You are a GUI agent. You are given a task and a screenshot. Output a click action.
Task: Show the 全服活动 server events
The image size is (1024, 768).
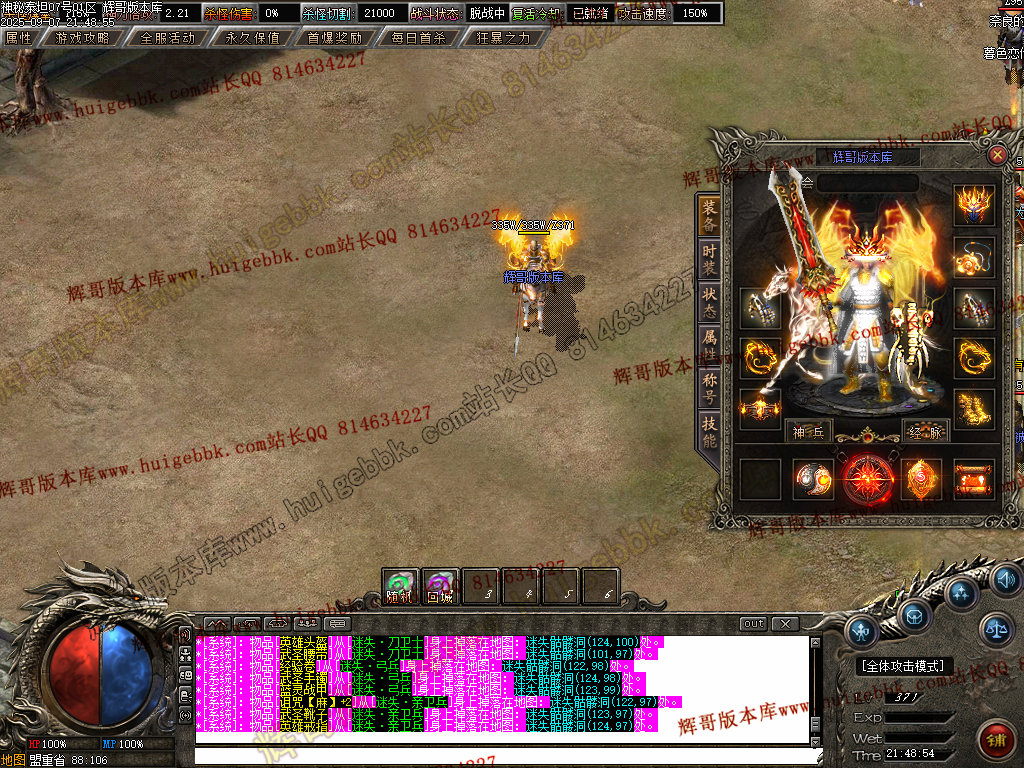[x=167, y=38]
